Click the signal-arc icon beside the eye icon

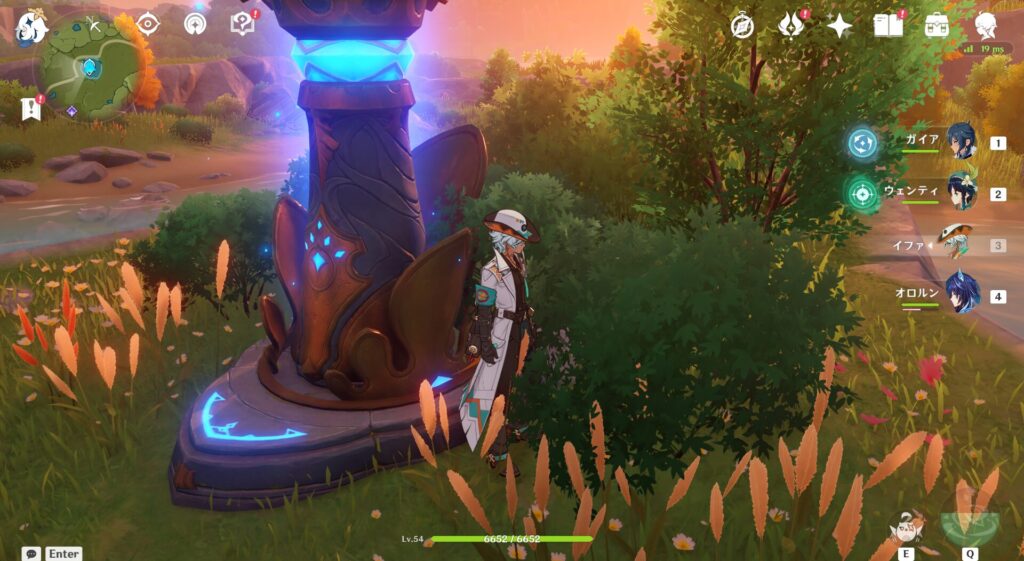(196, 23)
